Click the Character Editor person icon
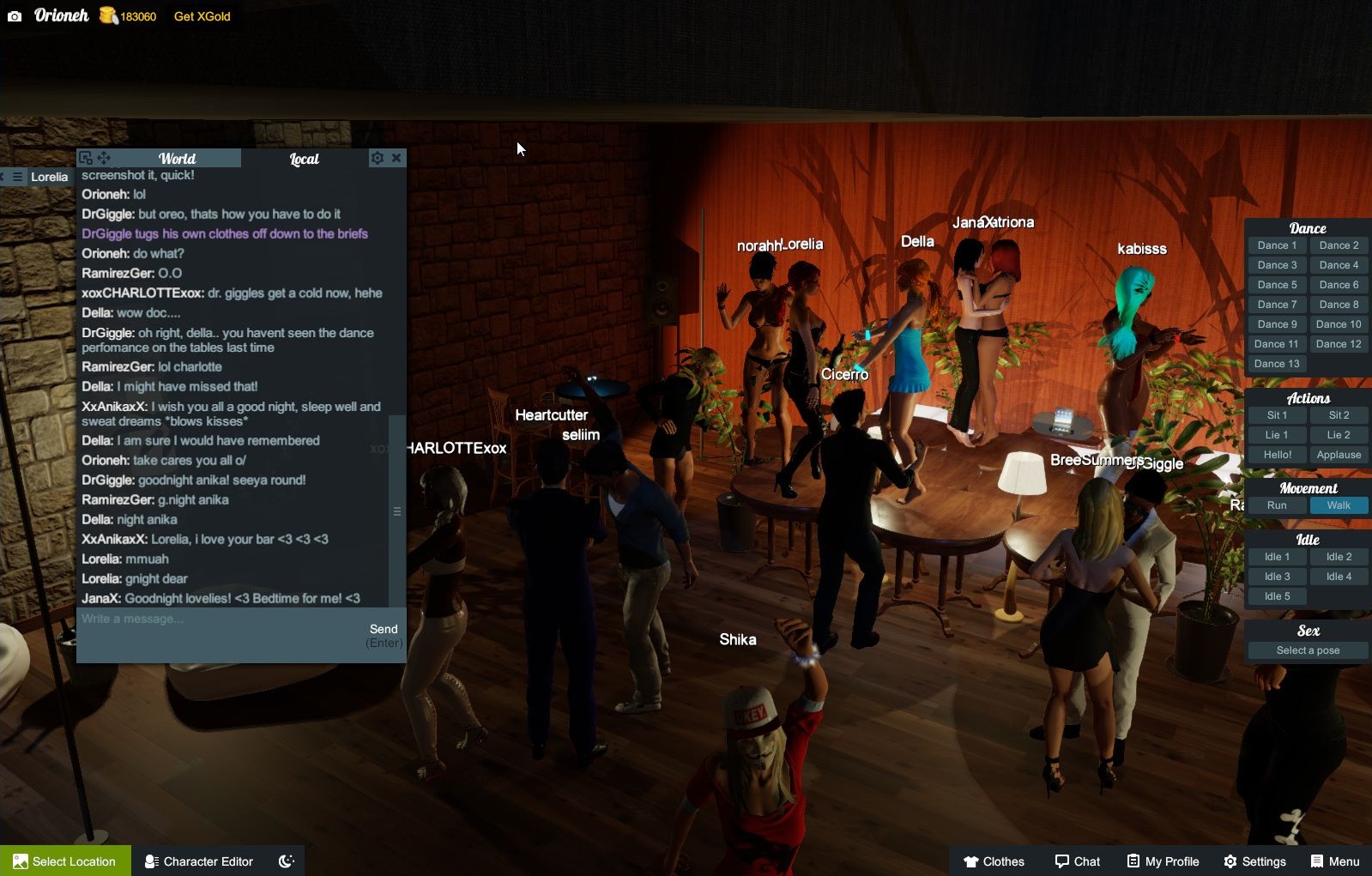This screenshot has width=1372, height=876. point(151,861)
